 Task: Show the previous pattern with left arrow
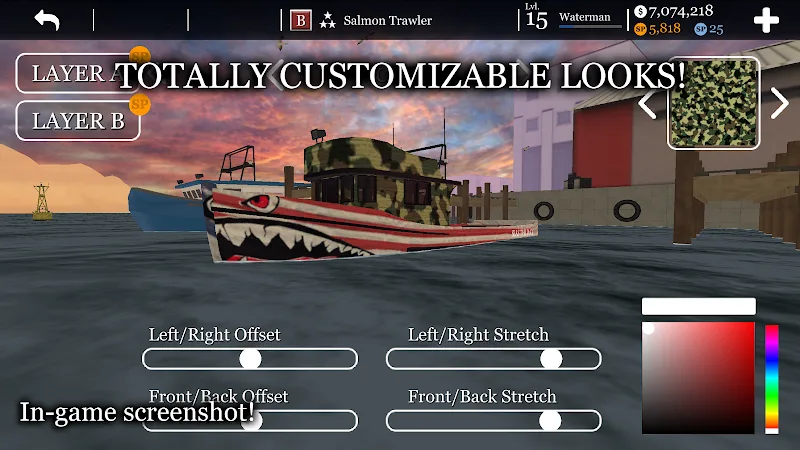[x=648, y=102]
